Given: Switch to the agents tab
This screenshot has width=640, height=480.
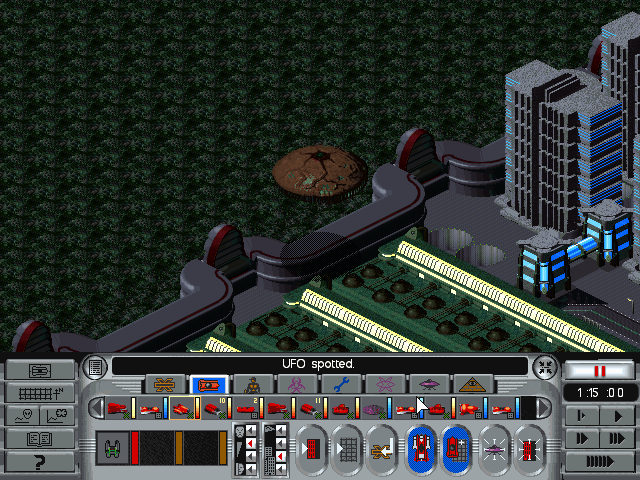Looking at the screenshot, I should [253, 385].
